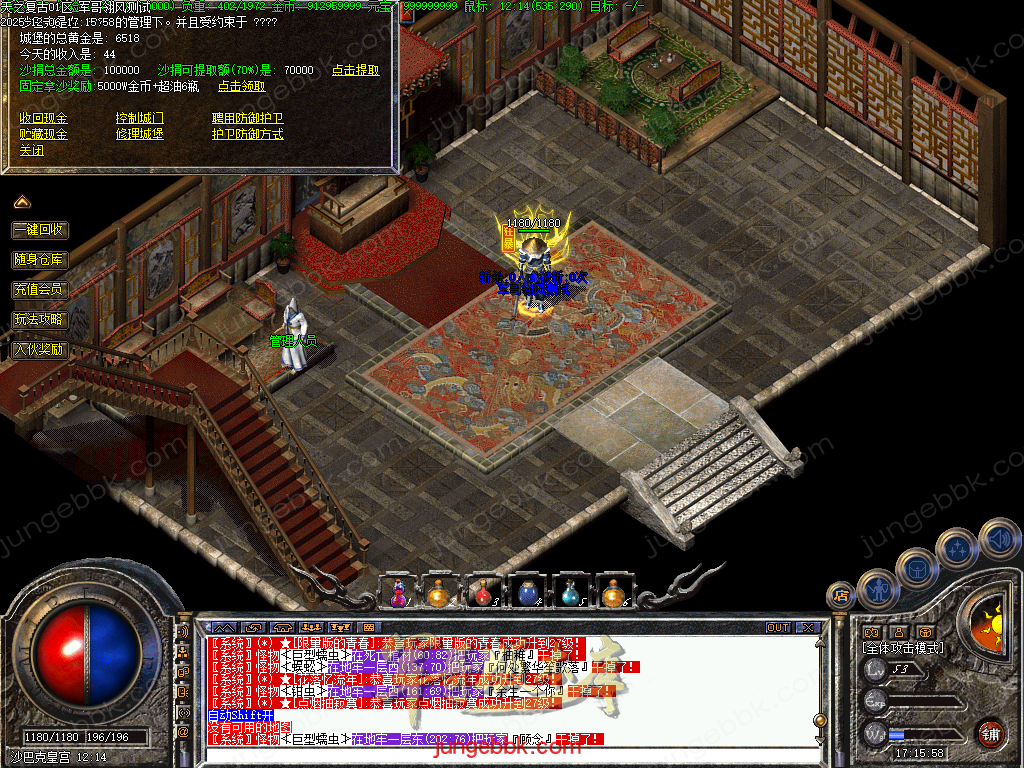This screenshot has height=768, width=1024.
Task: Click the 点击提取 withdraw link
Action: 356,70
